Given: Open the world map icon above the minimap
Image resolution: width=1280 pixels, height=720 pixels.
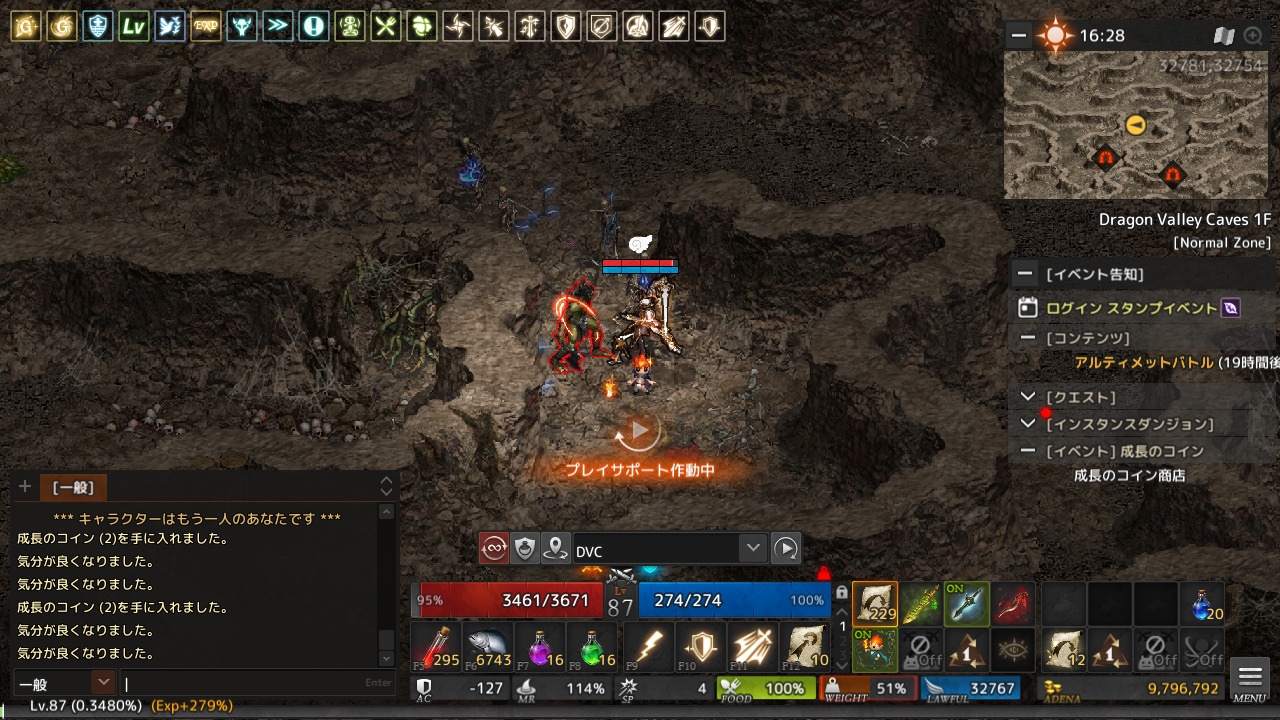Looking at the screenshot, I should click(x=1224, y=36).
